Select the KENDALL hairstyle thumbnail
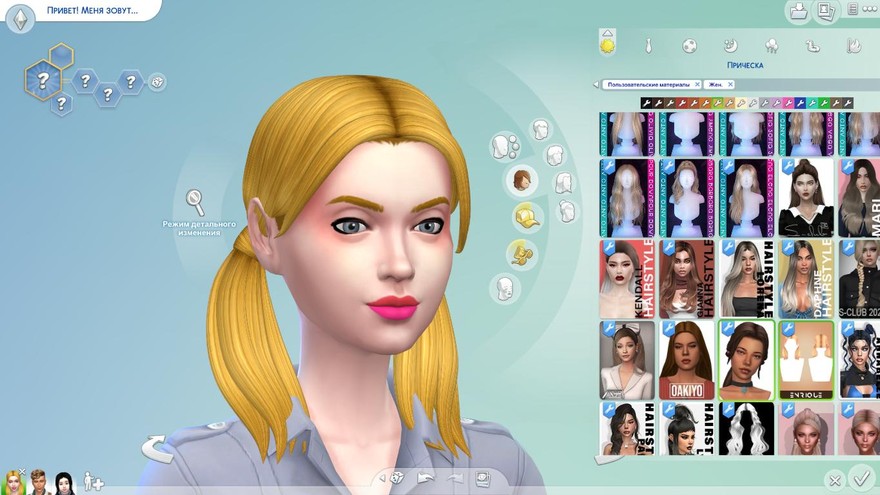 (627, 277)
